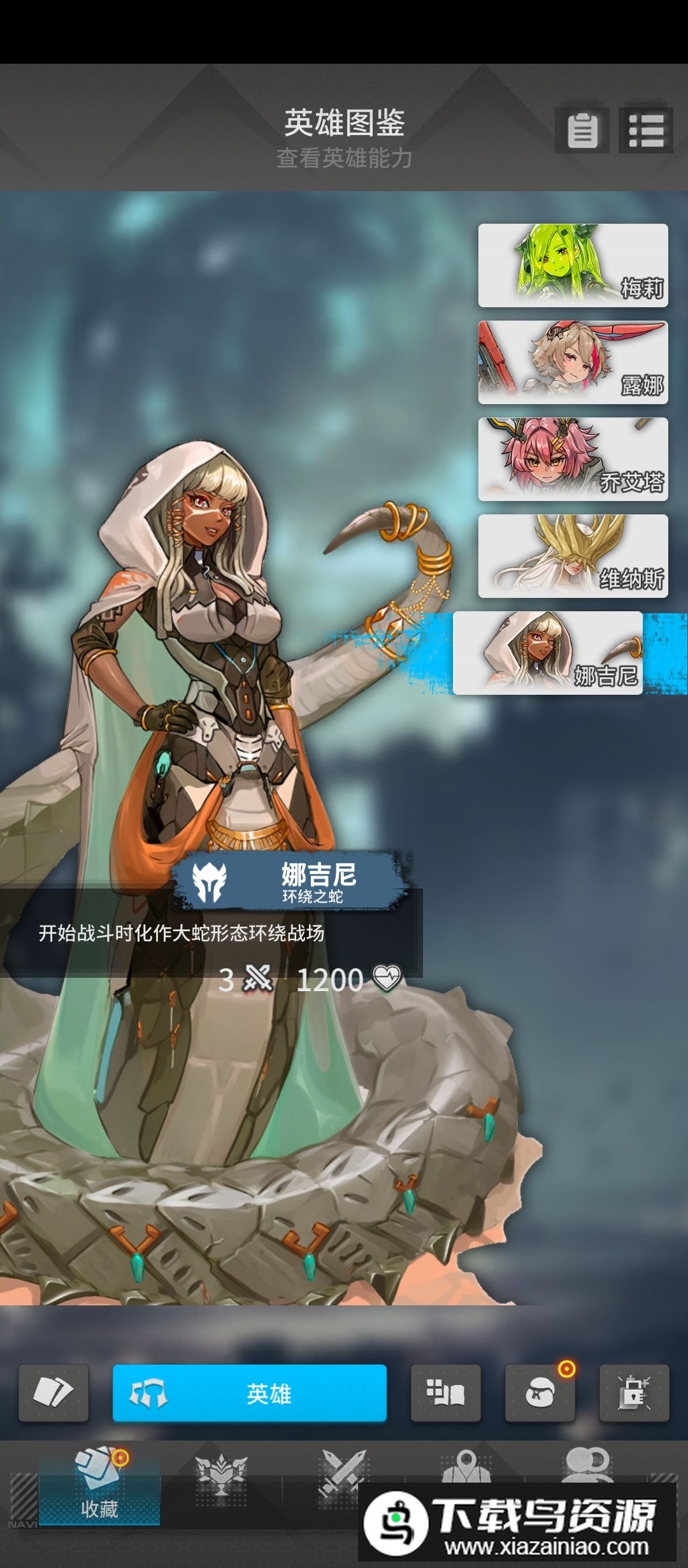Viewport: 688px width, 1568px height.
Task: Select hero 梅莉 from the list
Action: (x=573, y=265)
